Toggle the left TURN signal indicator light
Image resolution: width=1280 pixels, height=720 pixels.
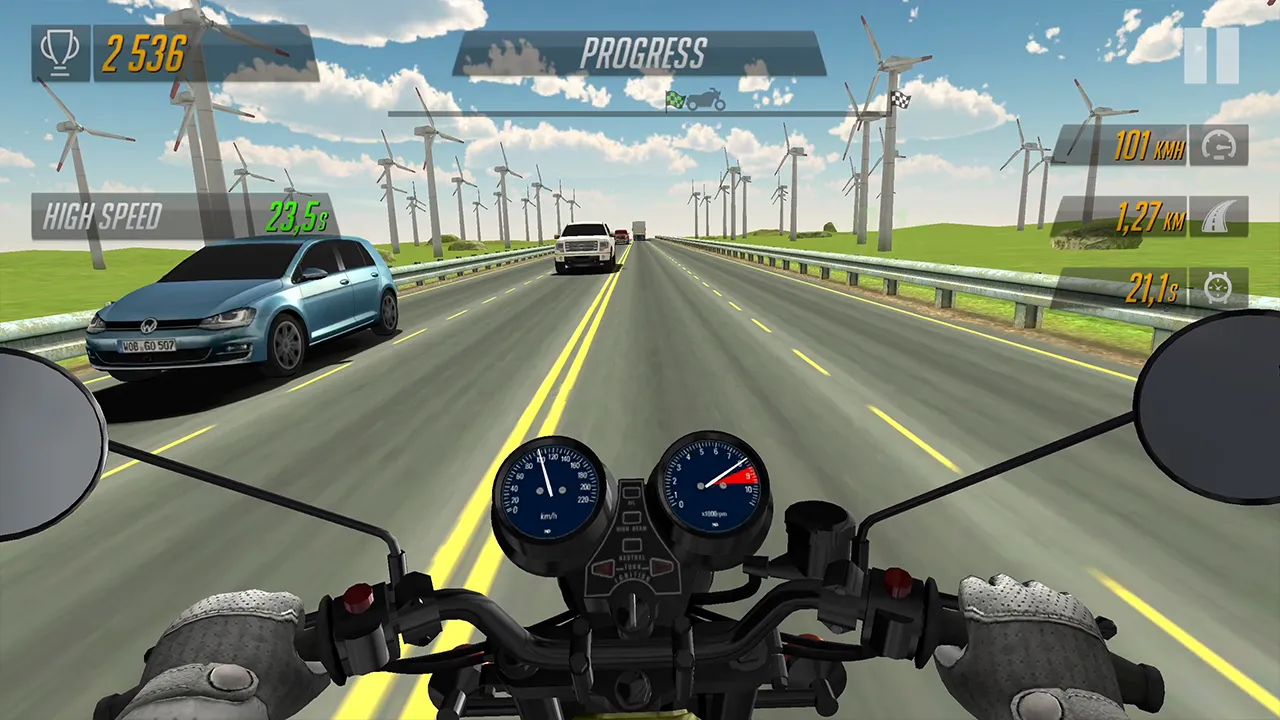603,568
